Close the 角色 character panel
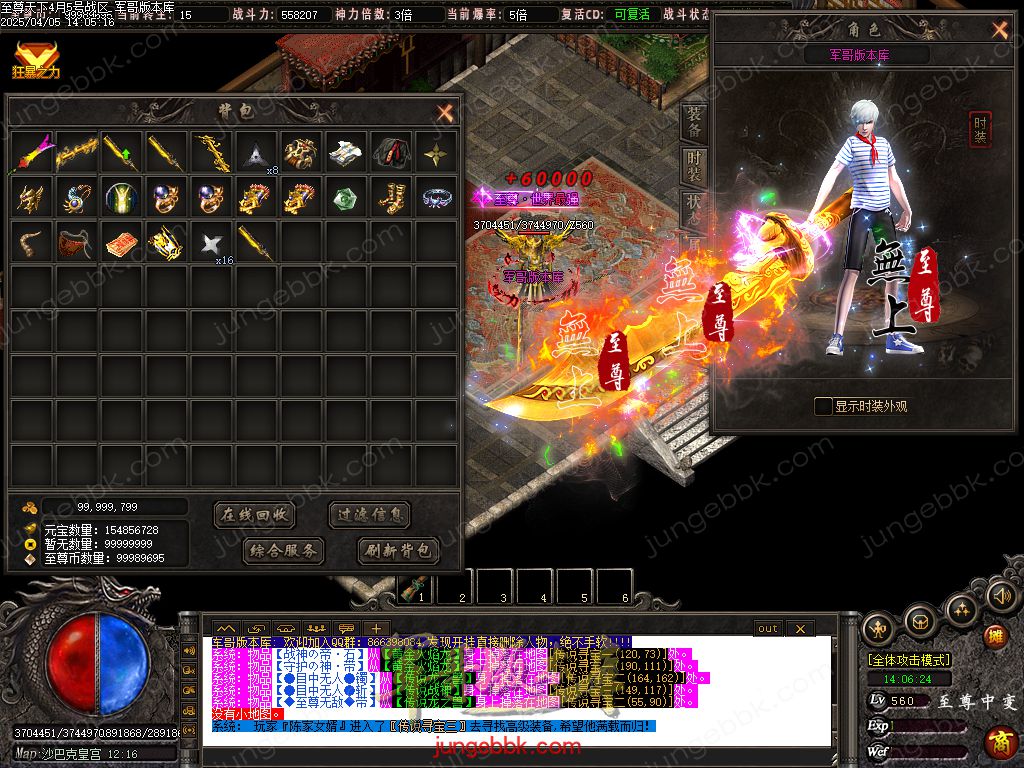1024x768 pixels. pos(999,30)
